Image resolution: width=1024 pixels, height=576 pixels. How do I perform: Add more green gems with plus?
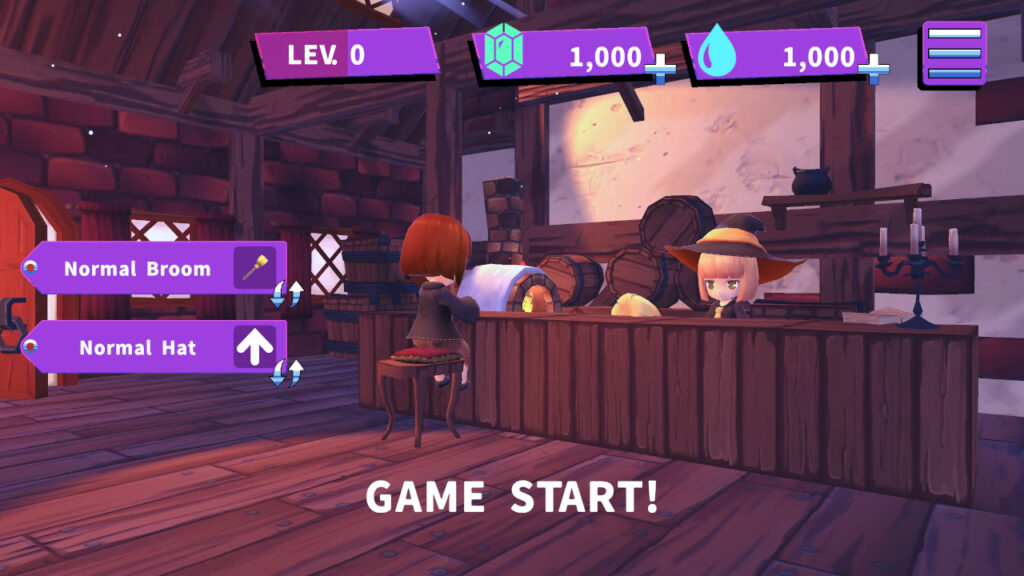(x=659, y=69)
